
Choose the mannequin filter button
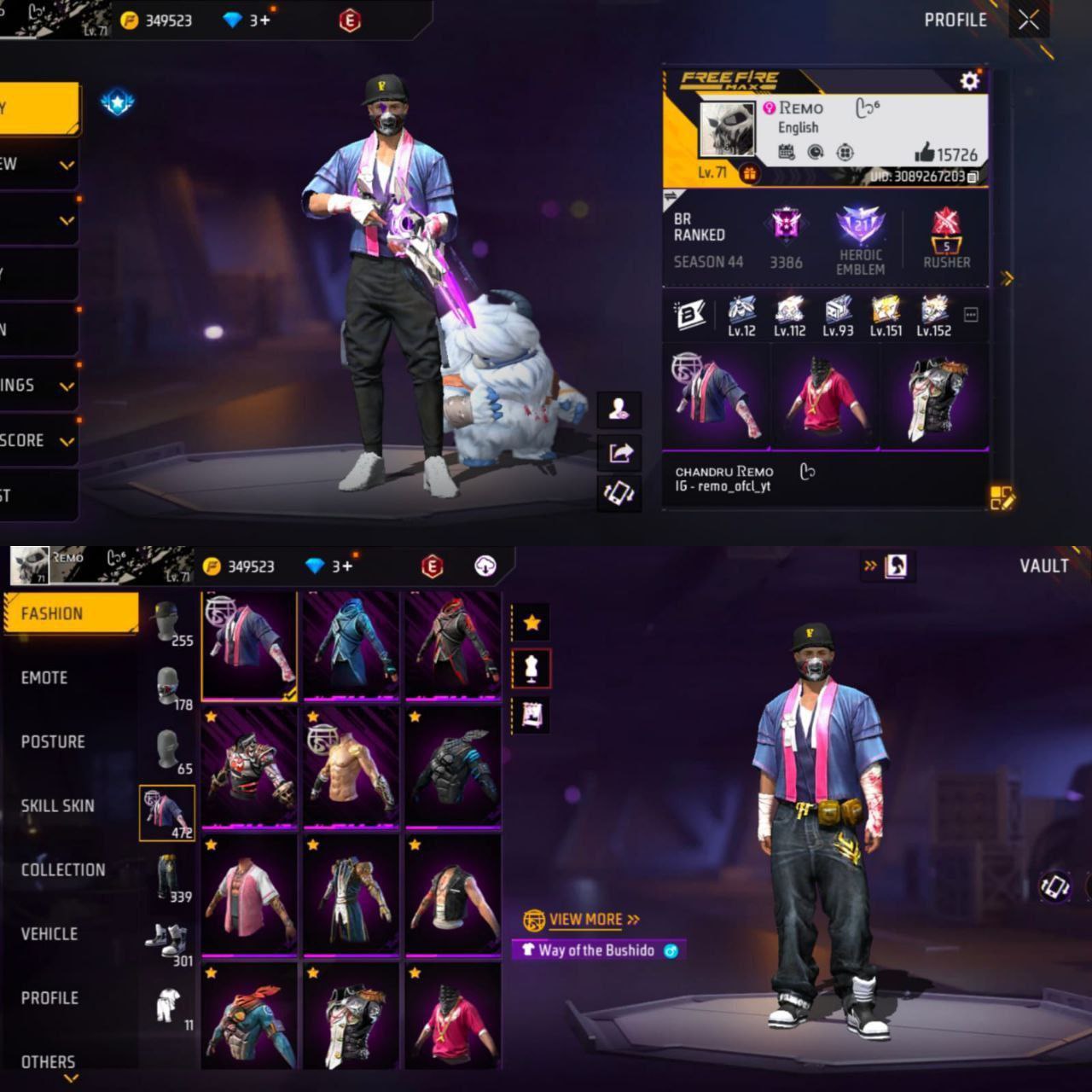531,668
